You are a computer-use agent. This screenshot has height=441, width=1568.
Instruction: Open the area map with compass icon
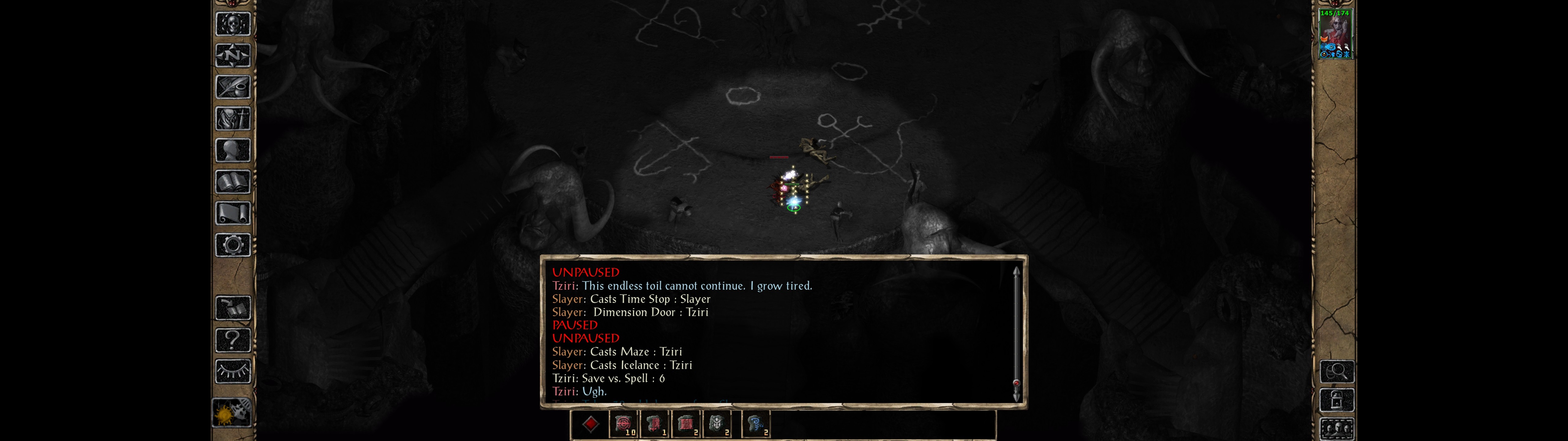tap(232, 55)
